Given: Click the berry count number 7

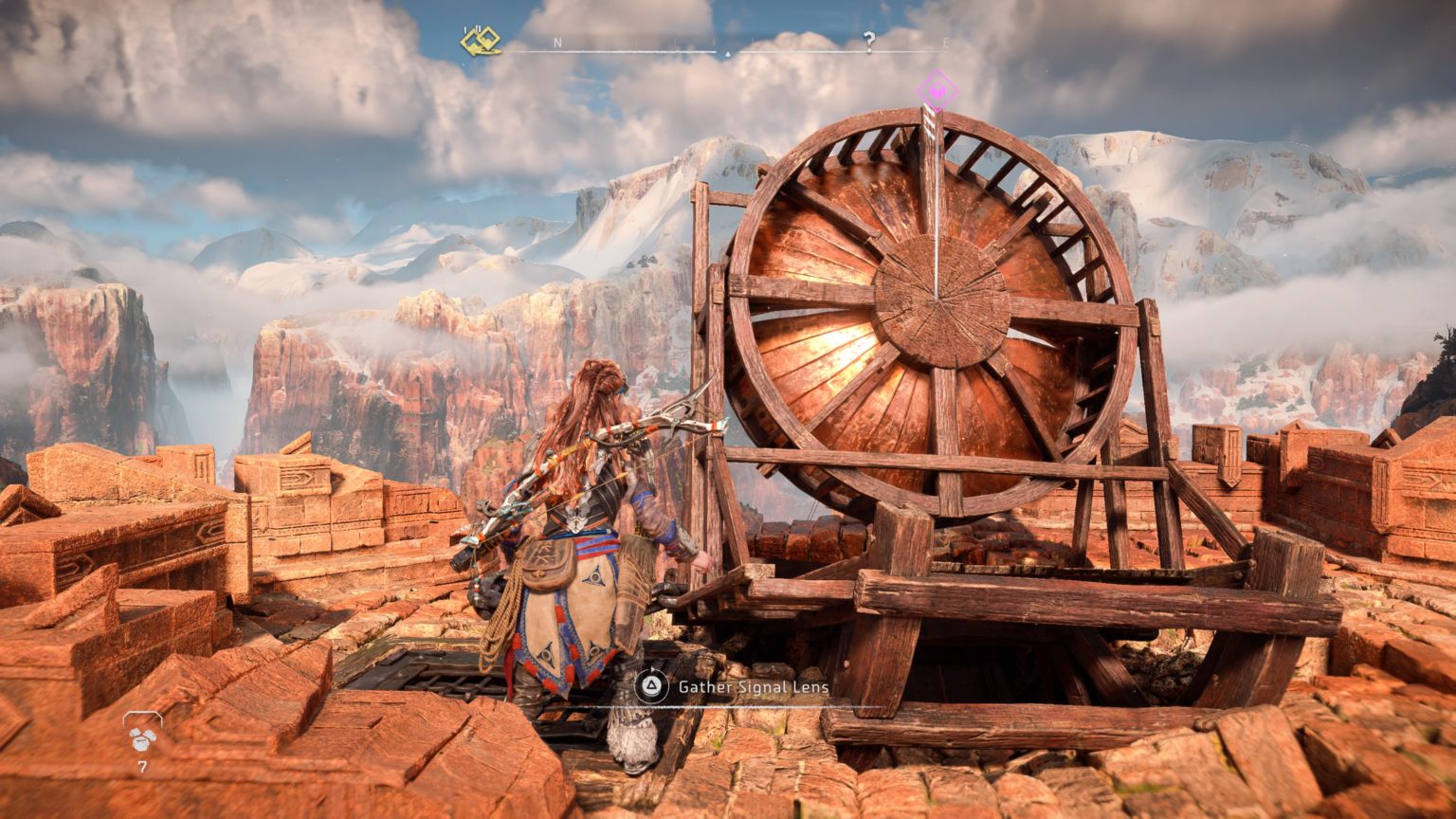Looking at the screenshot, I should click(142, 764).
